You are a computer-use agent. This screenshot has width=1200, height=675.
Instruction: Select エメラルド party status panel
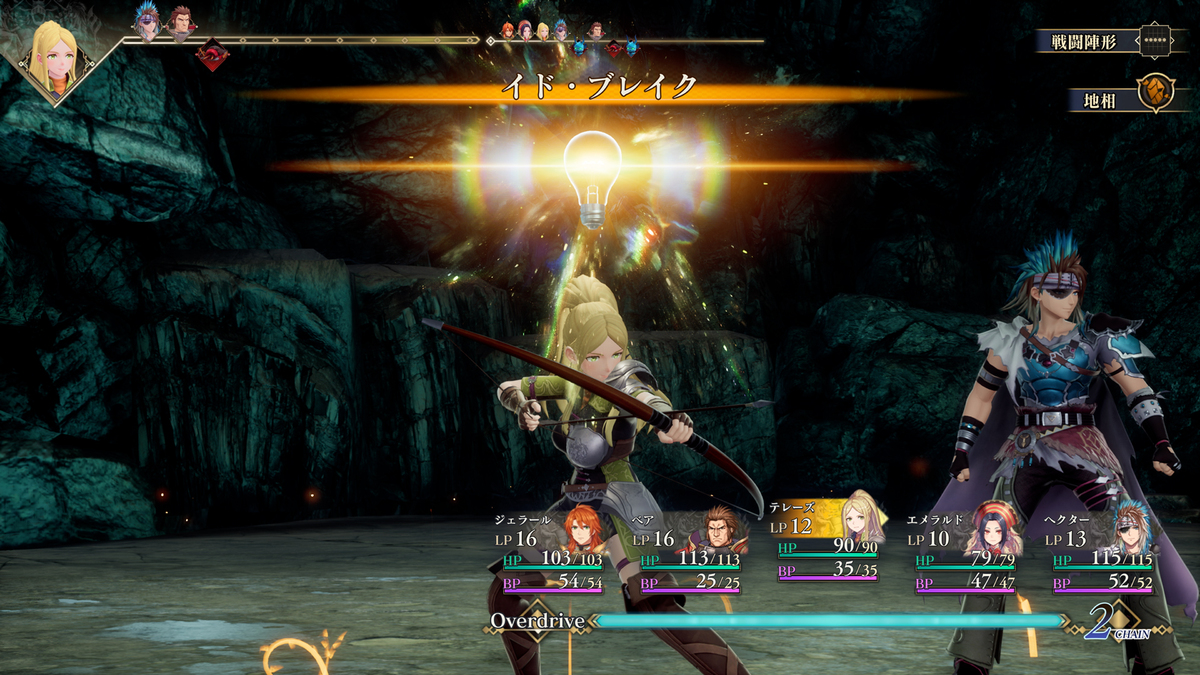(962, 553)
